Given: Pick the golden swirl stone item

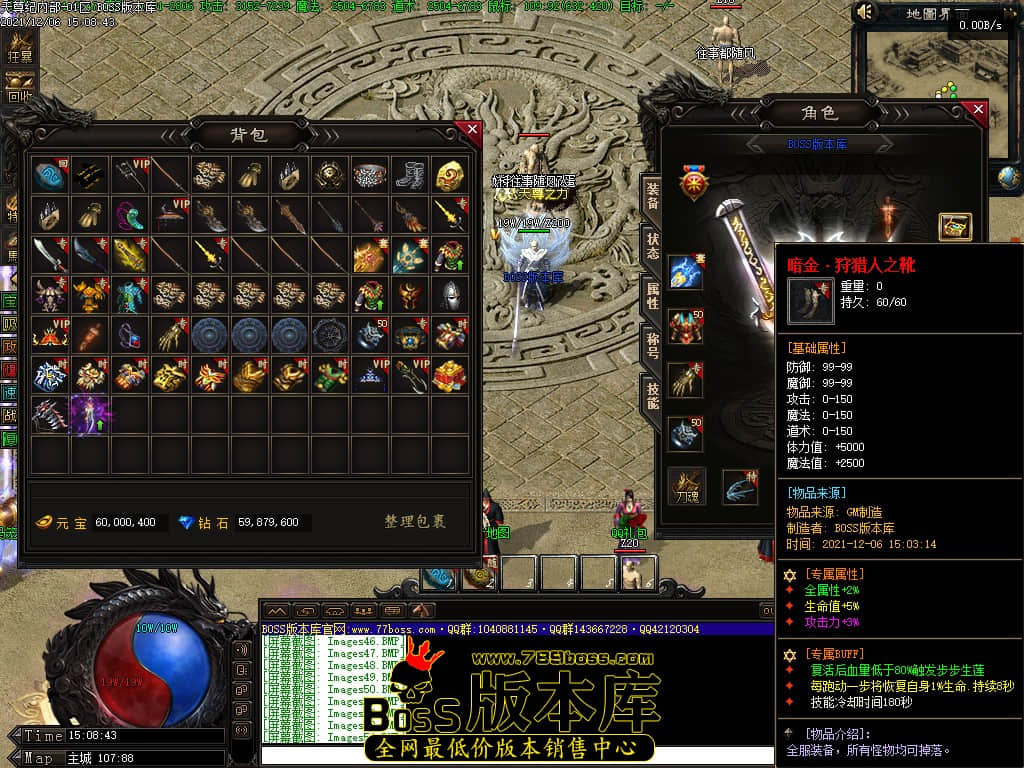Looking at the screenshot, I should (450, 175).
